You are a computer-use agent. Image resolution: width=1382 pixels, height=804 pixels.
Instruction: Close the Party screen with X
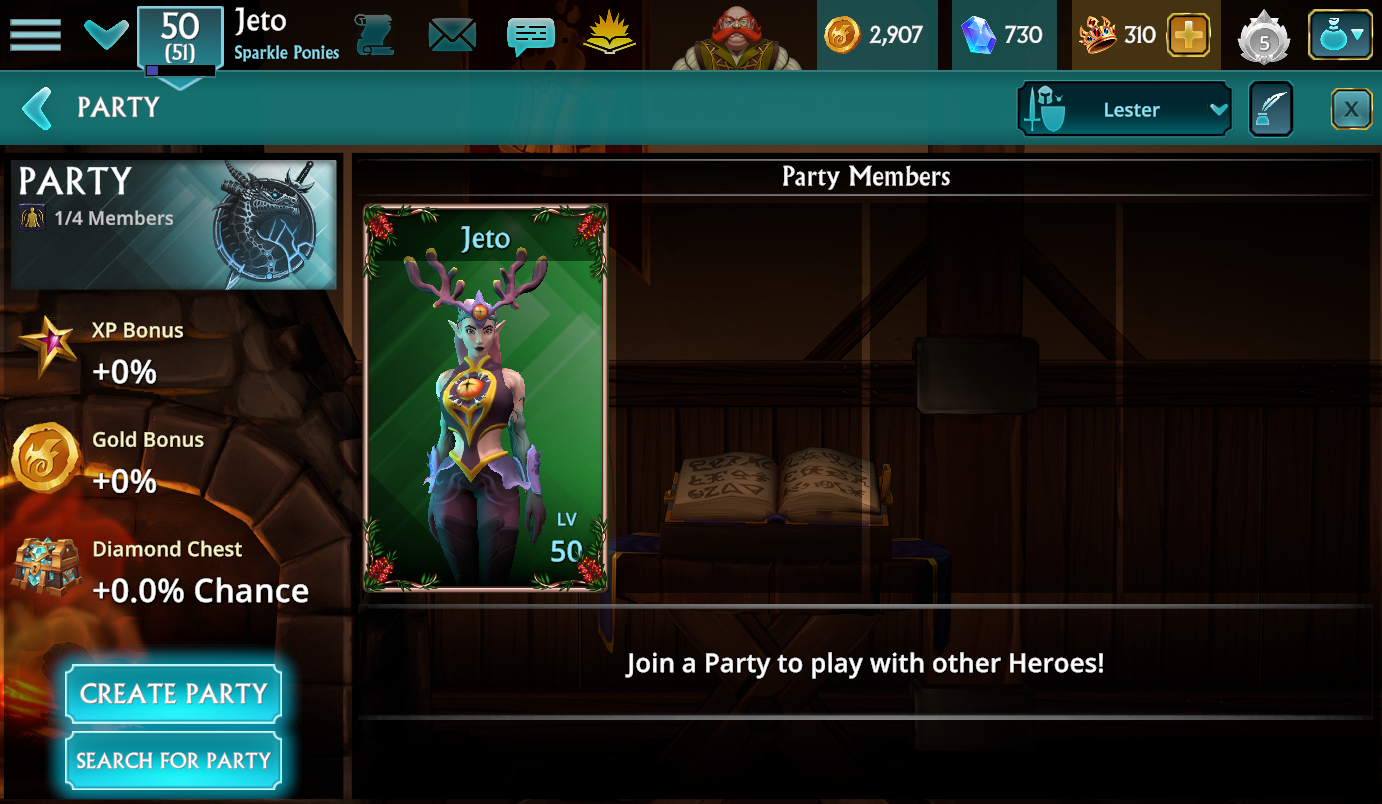tap(1351, 109)
